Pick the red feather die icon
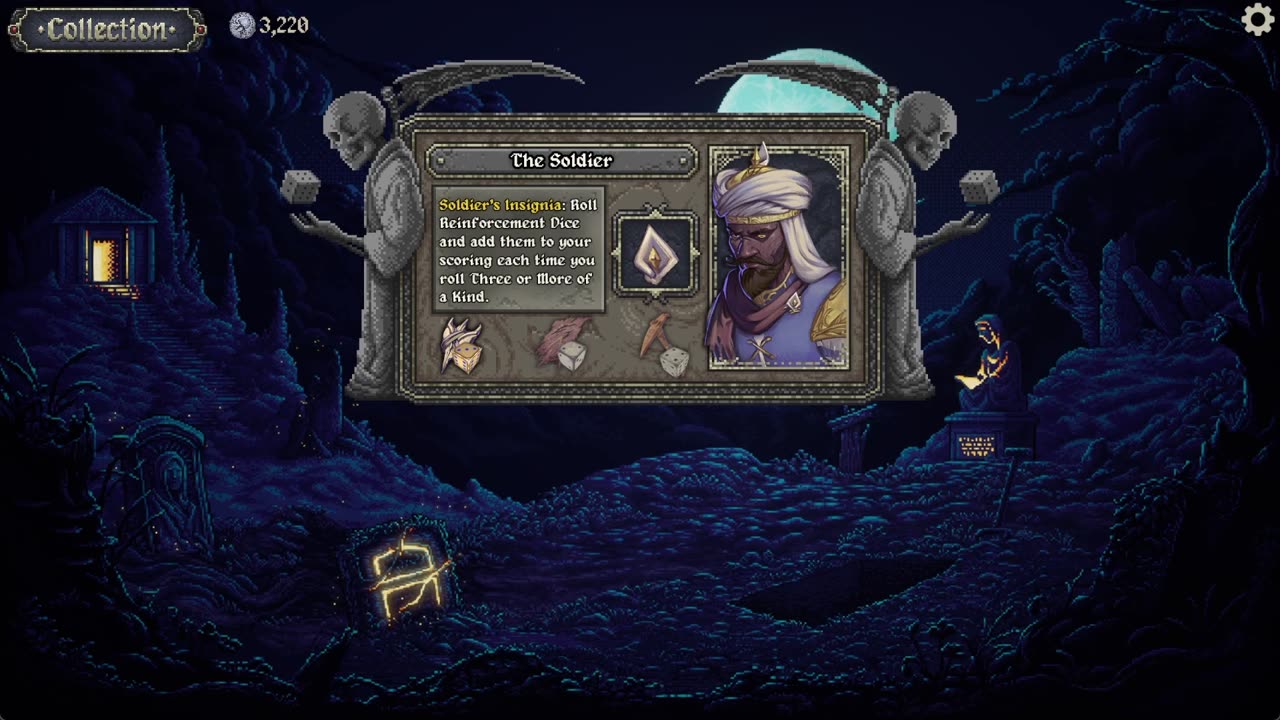 coord(565,345)
